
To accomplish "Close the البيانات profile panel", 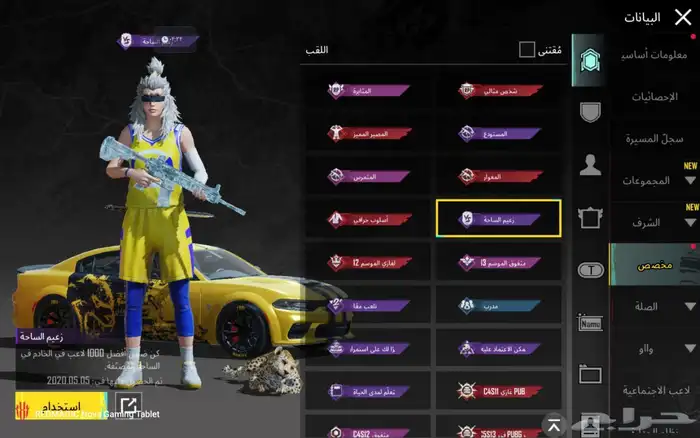I will point(683,17).
